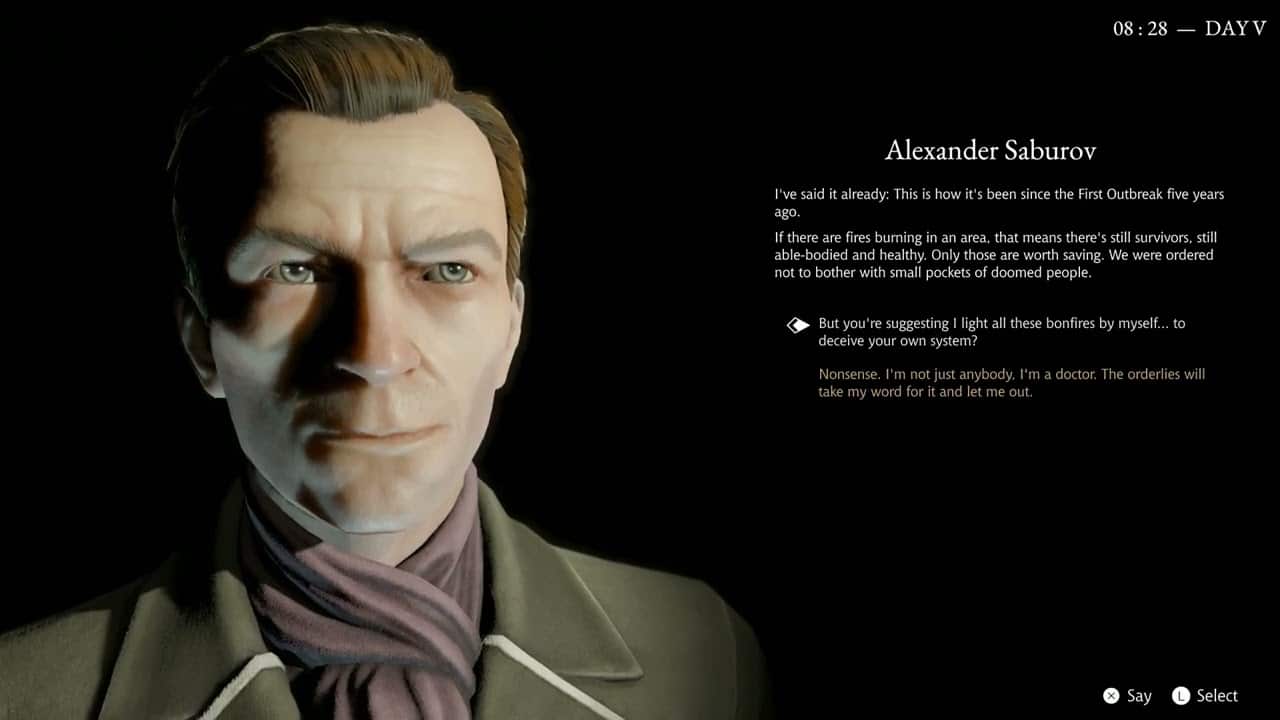Viewport: 1280px width, 720px height.
Task: Select the 'Nonsense. I'm a doctor' reply
Action: (x=1011, y=383)
